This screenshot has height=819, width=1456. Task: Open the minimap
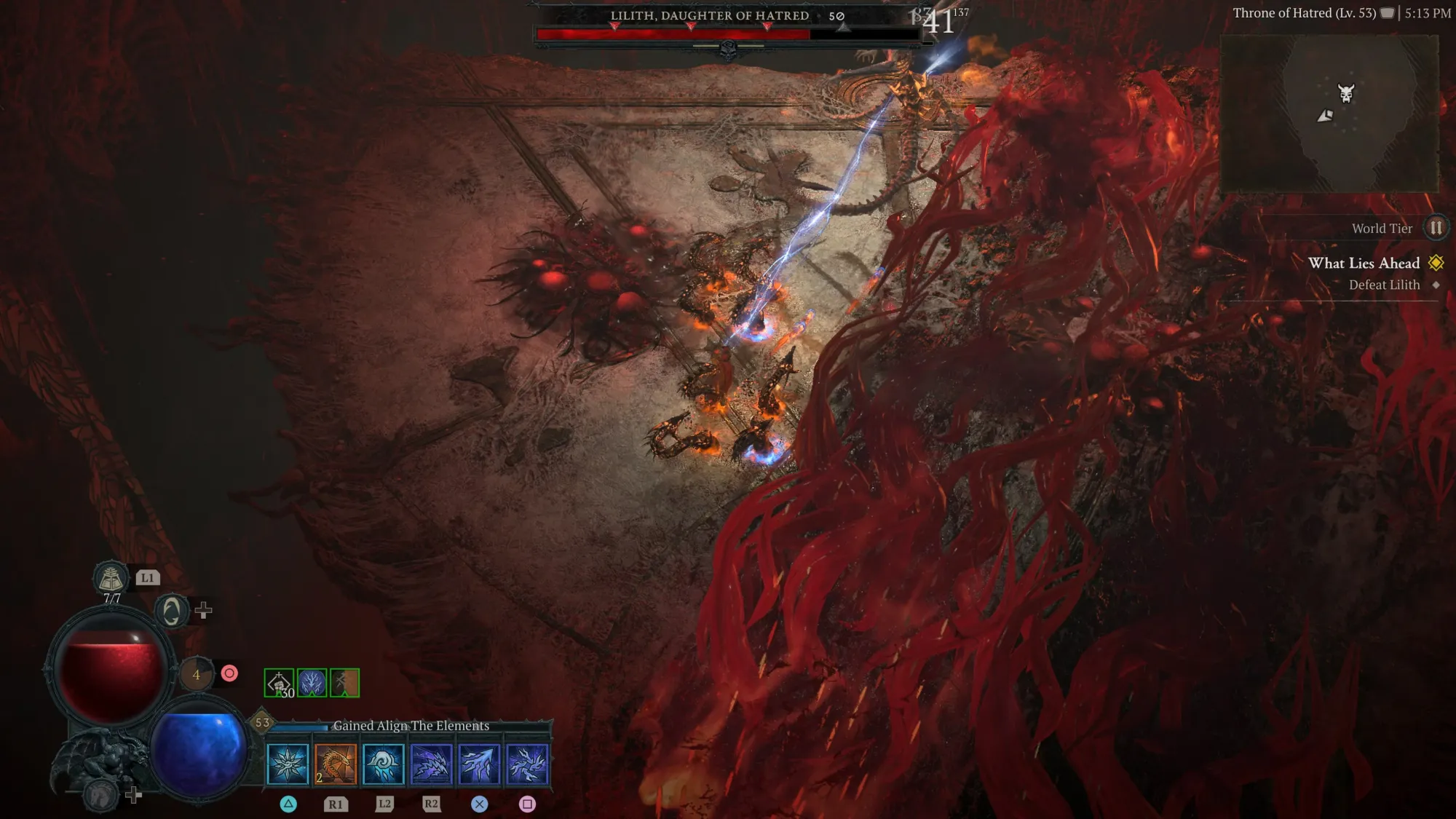(x=1329, y=113)
